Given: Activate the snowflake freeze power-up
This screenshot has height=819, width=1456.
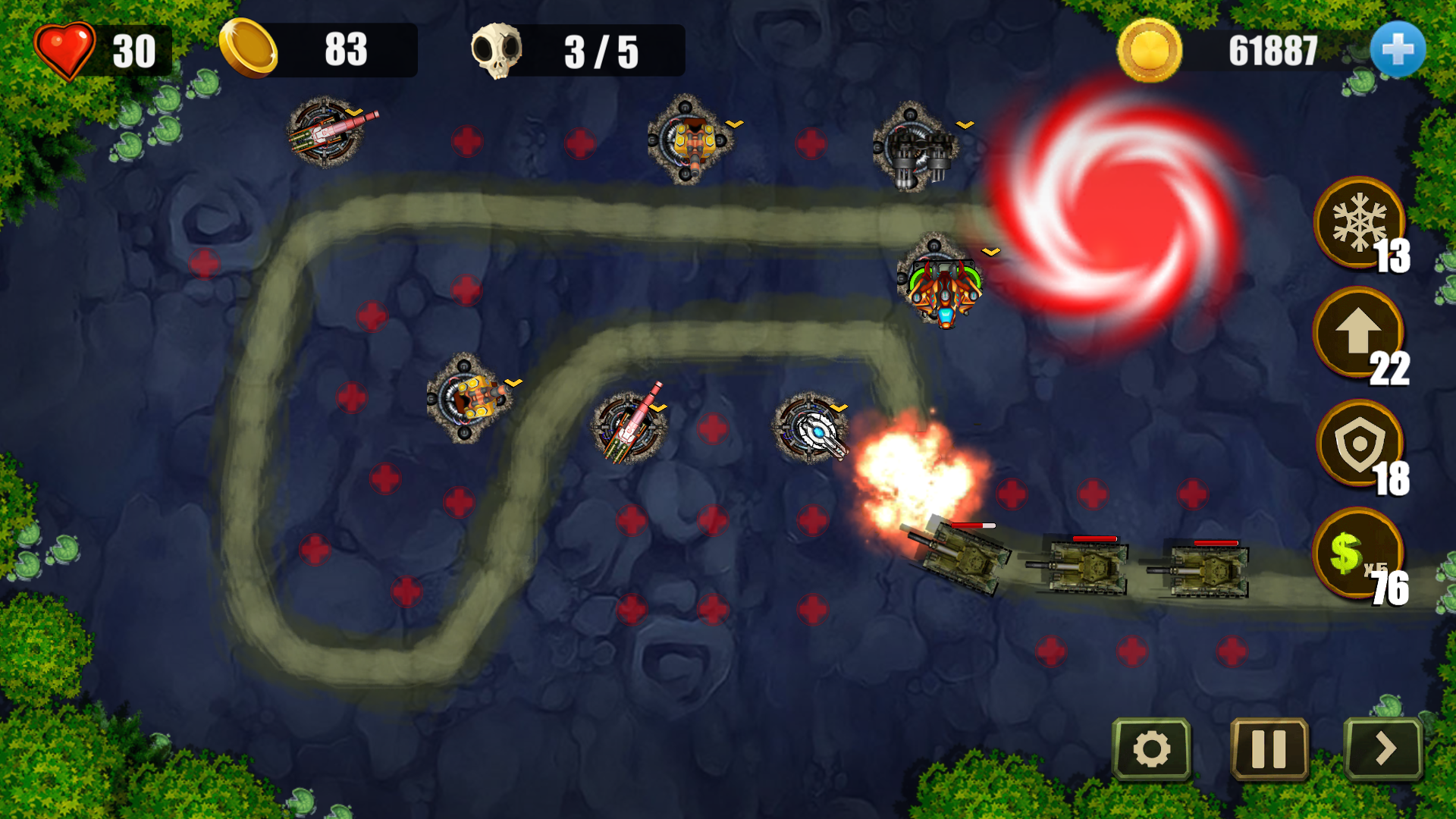Looking at the screenshot, I should click(1359, 223).
